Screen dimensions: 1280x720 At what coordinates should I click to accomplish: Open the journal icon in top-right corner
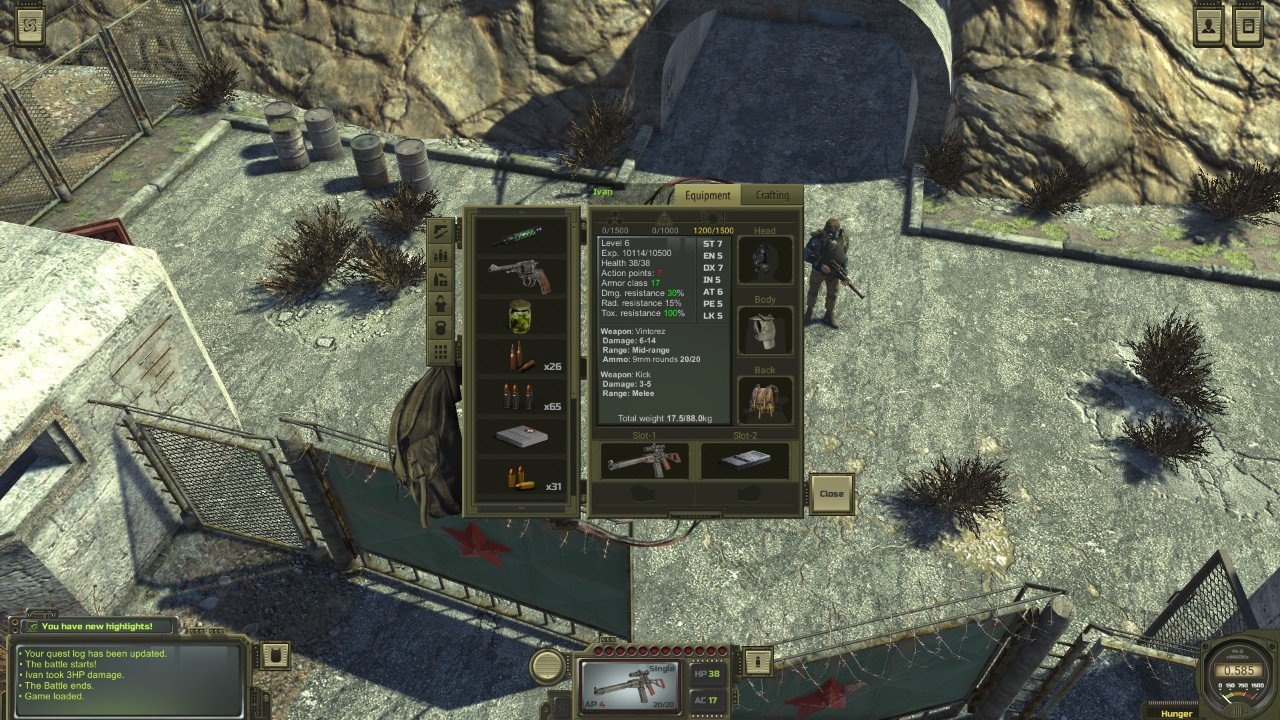[1248, 26]
